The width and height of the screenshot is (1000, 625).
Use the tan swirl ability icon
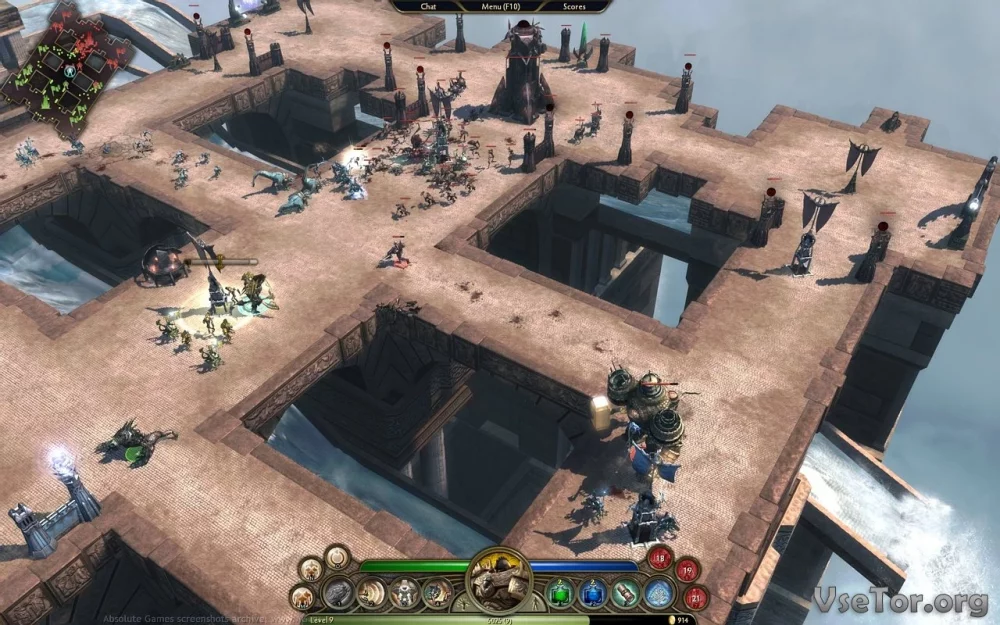point(372,593)
